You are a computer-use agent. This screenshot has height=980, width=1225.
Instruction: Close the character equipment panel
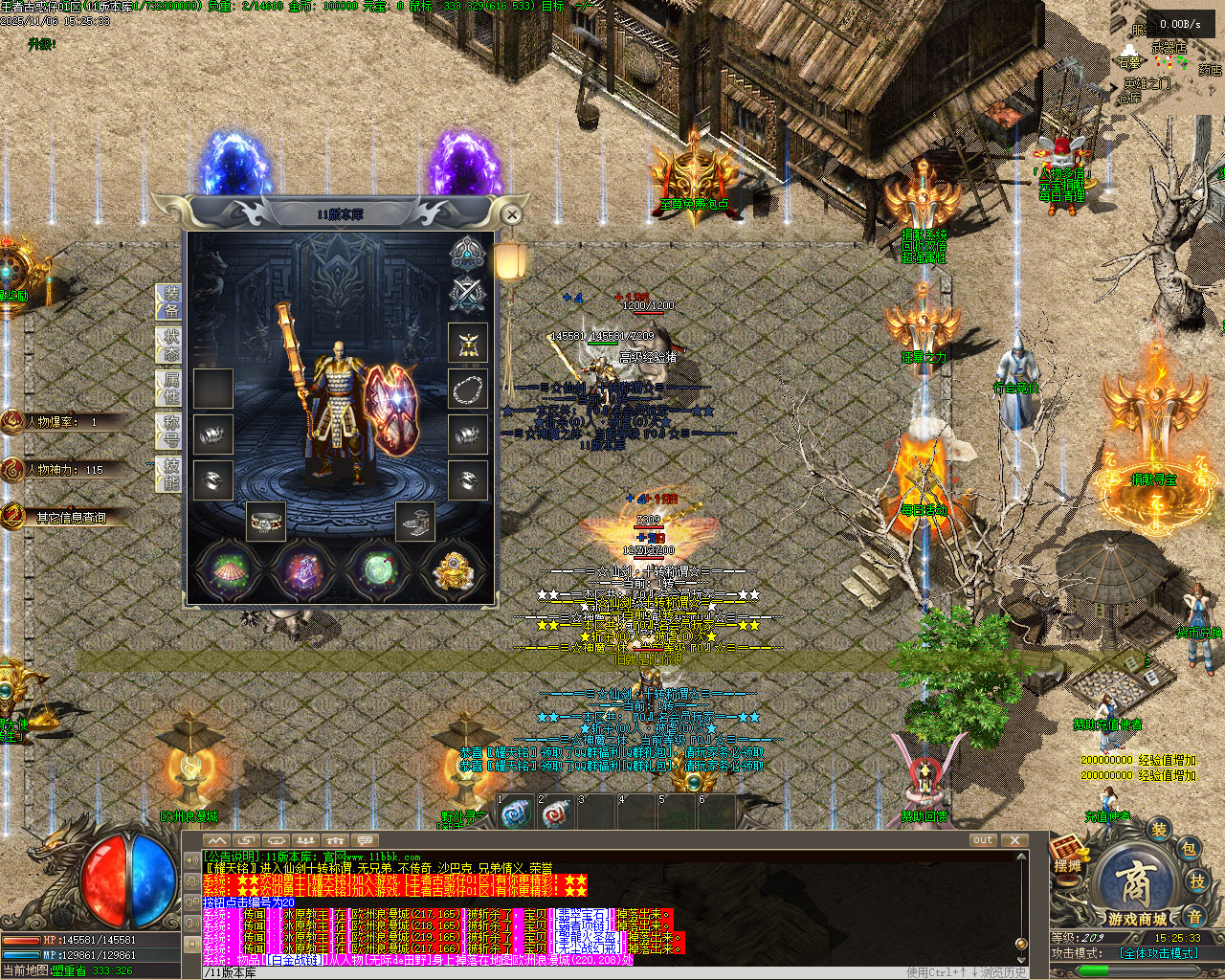[512, 214]
